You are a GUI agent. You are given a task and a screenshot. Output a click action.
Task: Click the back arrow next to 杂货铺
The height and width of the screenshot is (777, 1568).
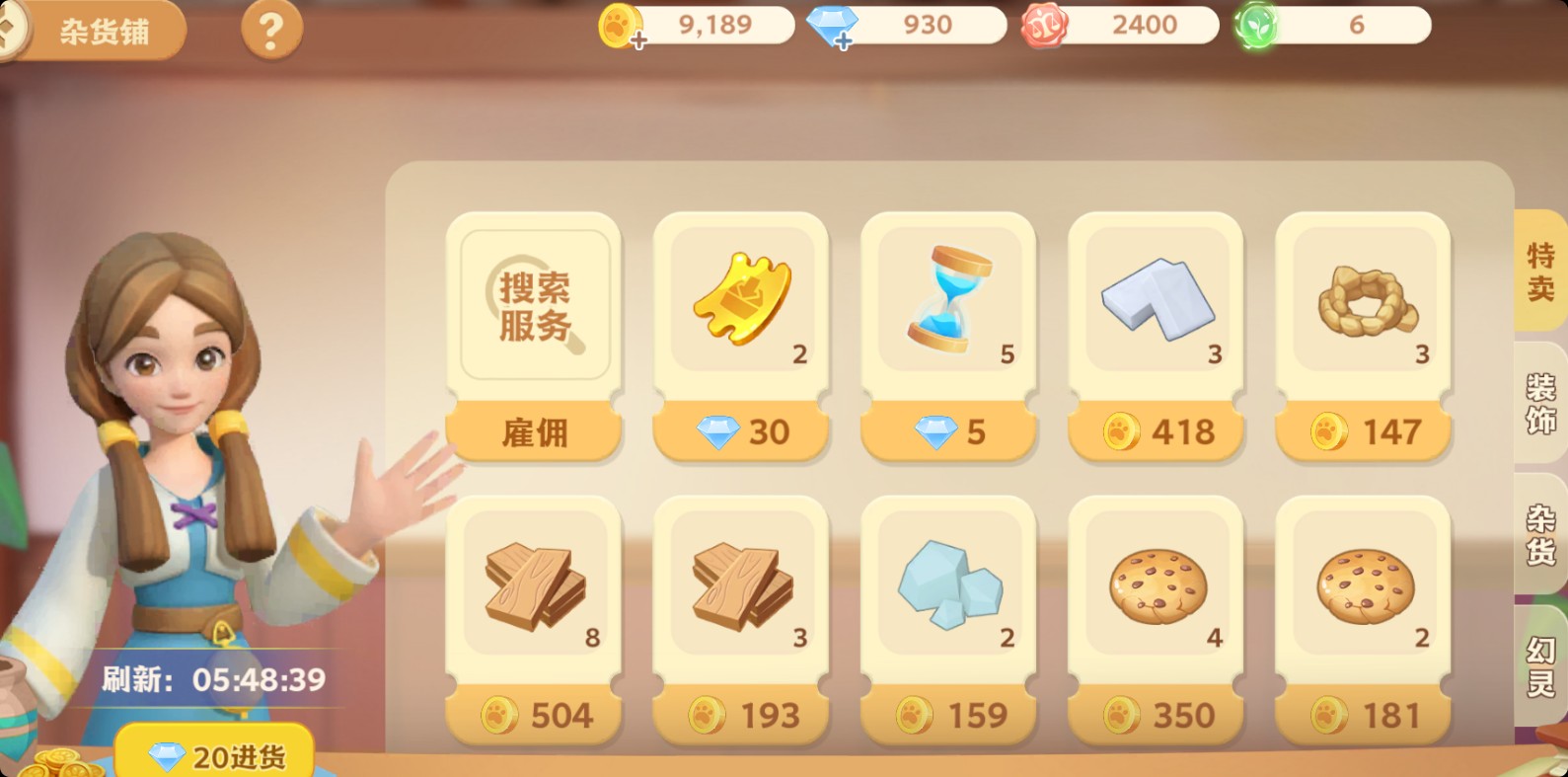(12, 30)
